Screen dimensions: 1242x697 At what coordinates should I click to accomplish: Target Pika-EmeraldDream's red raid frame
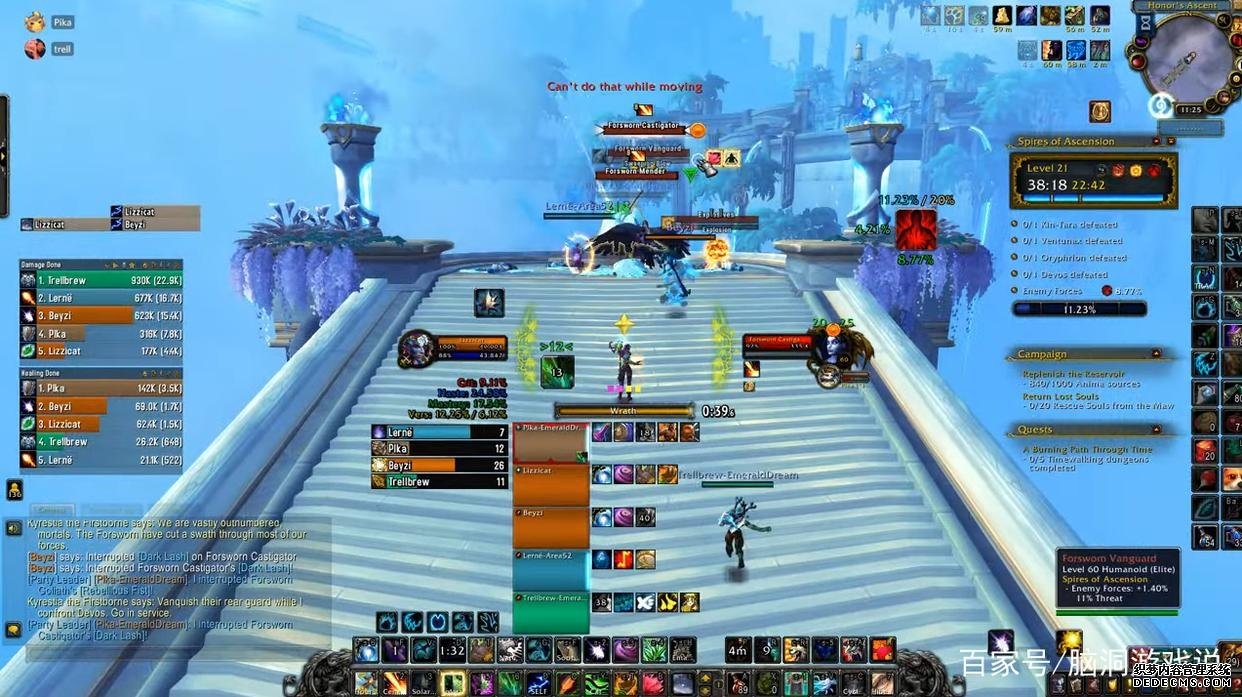click(551, 441)
